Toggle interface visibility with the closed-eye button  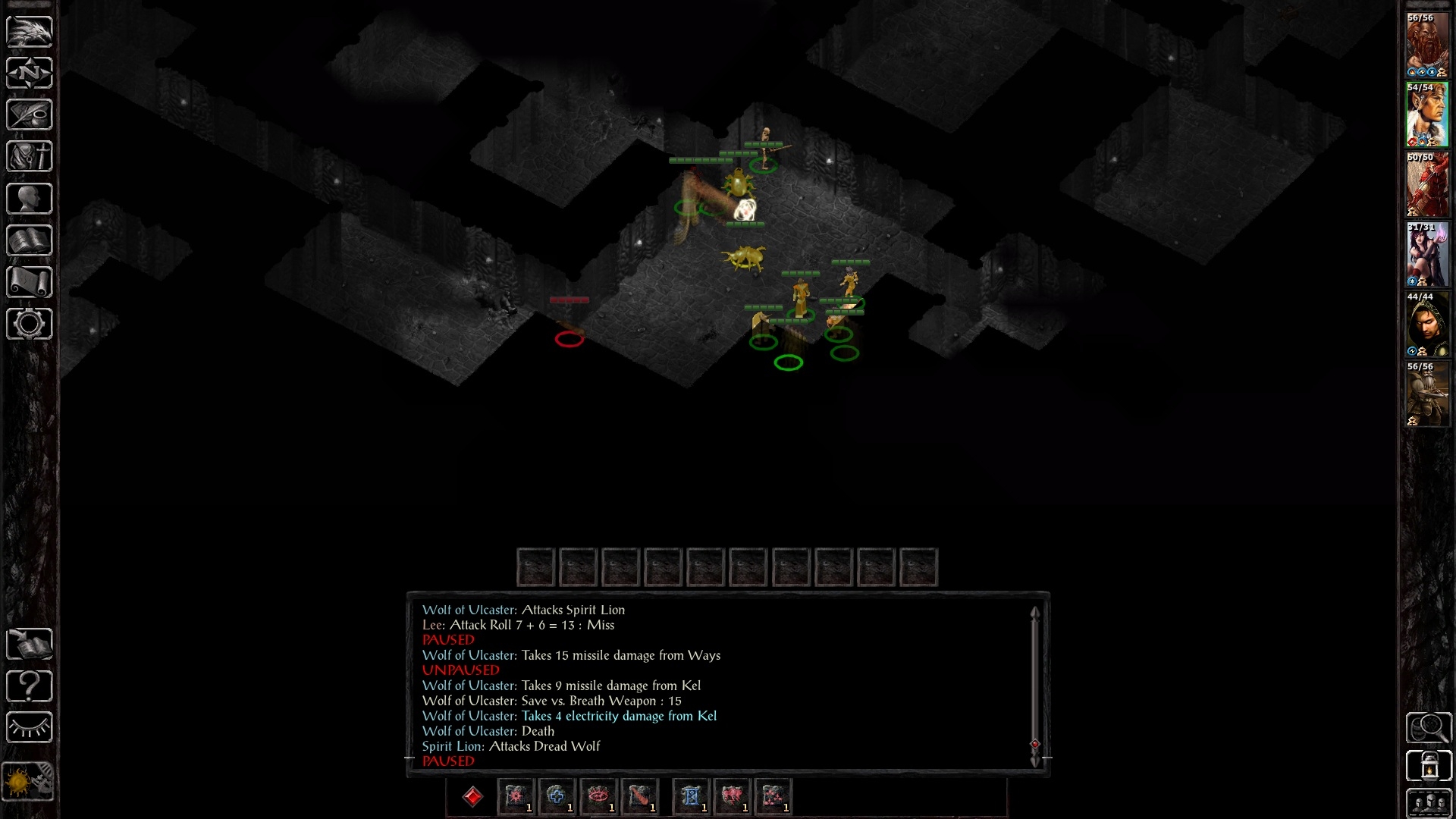pyautogui.click(x=30, y=728)
